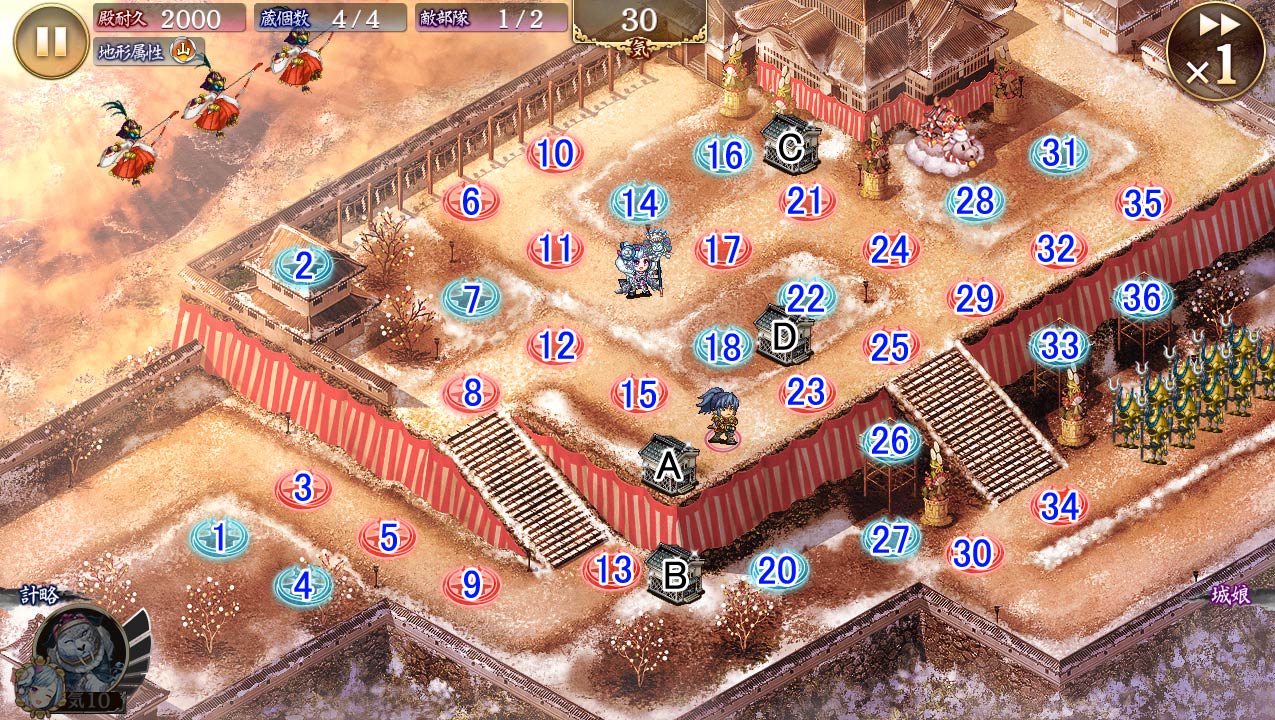Choose red placement tile 3

303,489
